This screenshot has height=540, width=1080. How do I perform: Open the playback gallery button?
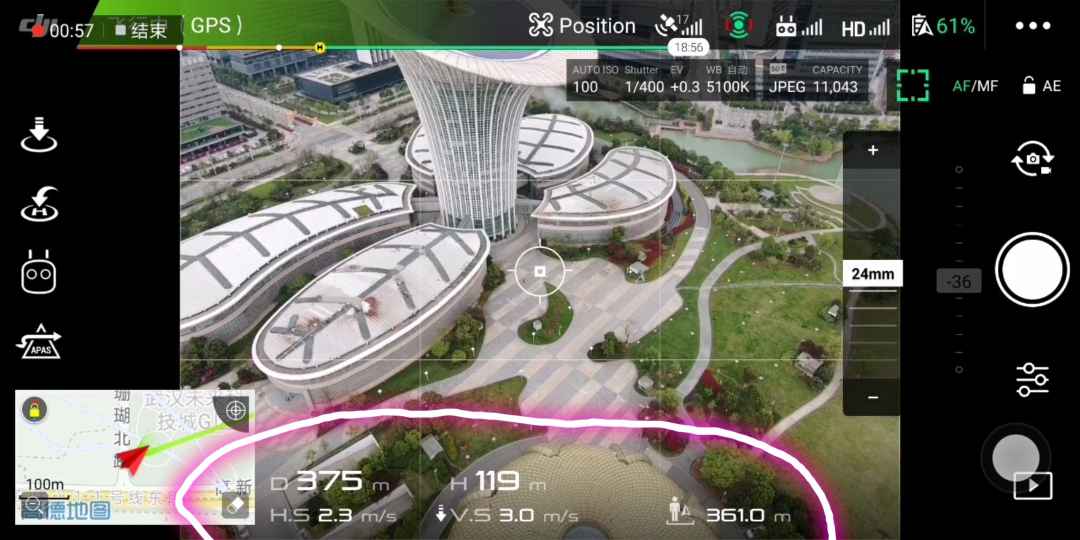tap(1033, 486)
